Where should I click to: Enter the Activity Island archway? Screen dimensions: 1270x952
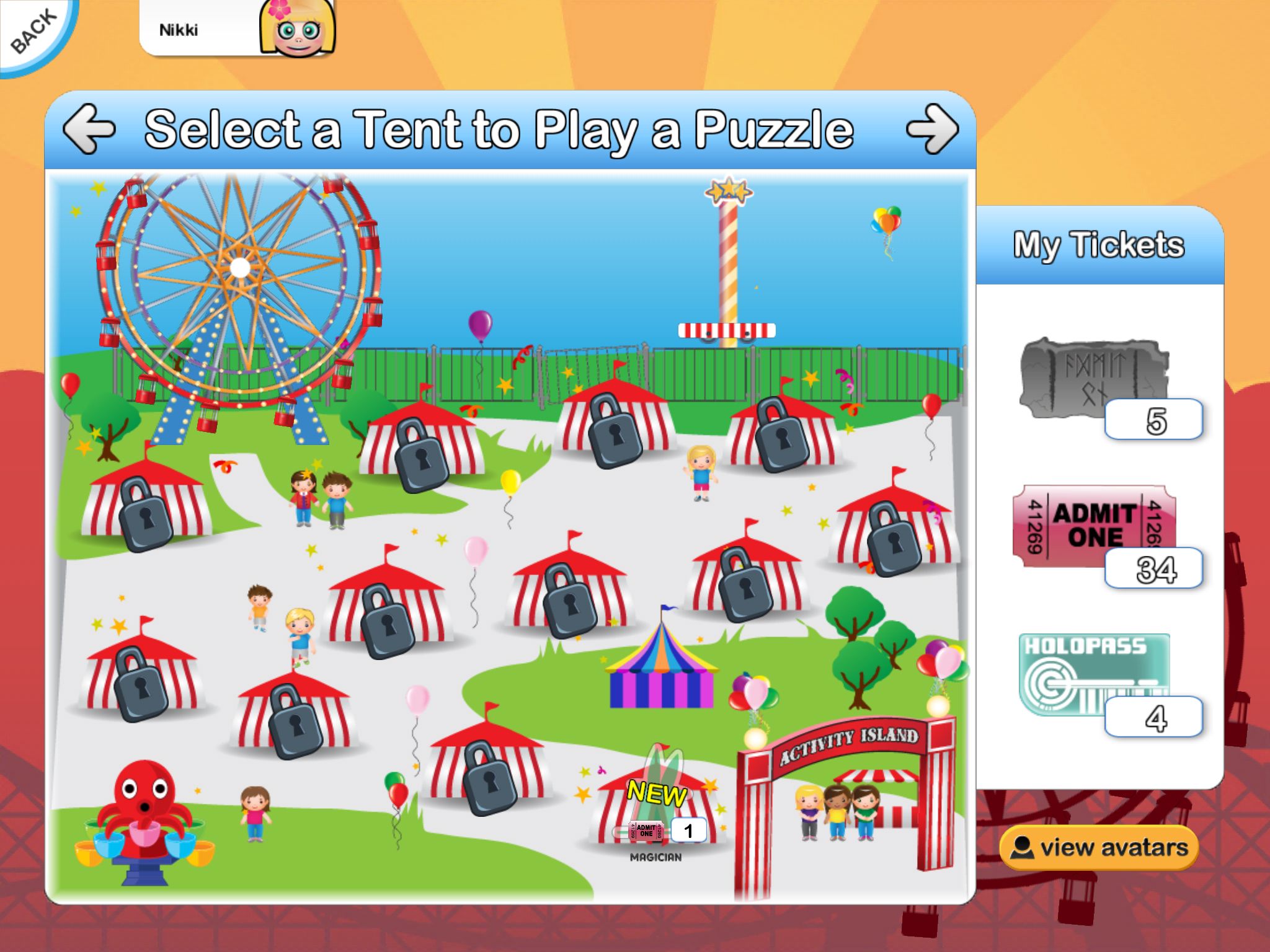pyautogui.click(x=846, y=800)
